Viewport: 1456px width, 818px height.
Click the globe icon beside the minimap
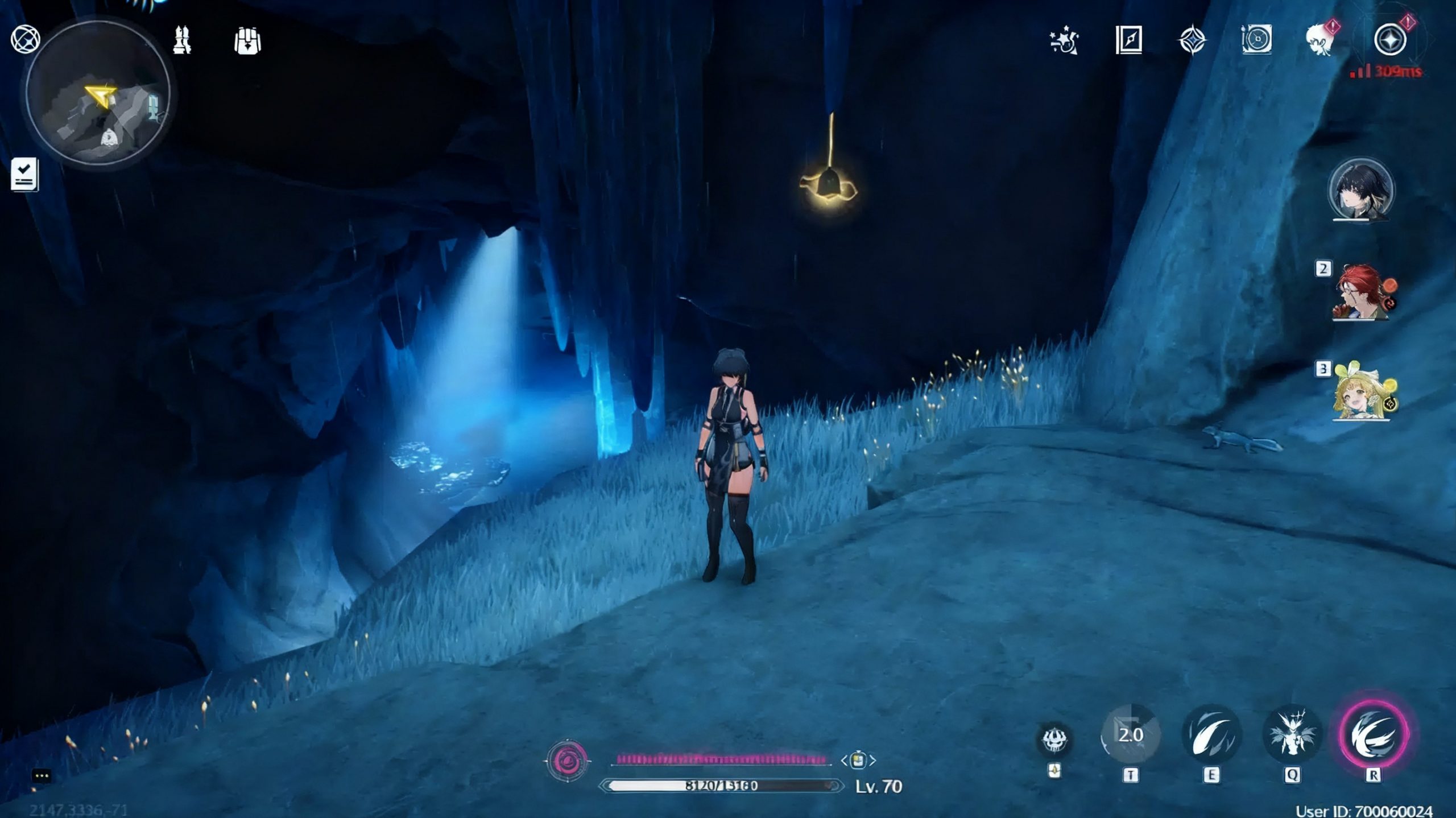[x=26, y=40]
